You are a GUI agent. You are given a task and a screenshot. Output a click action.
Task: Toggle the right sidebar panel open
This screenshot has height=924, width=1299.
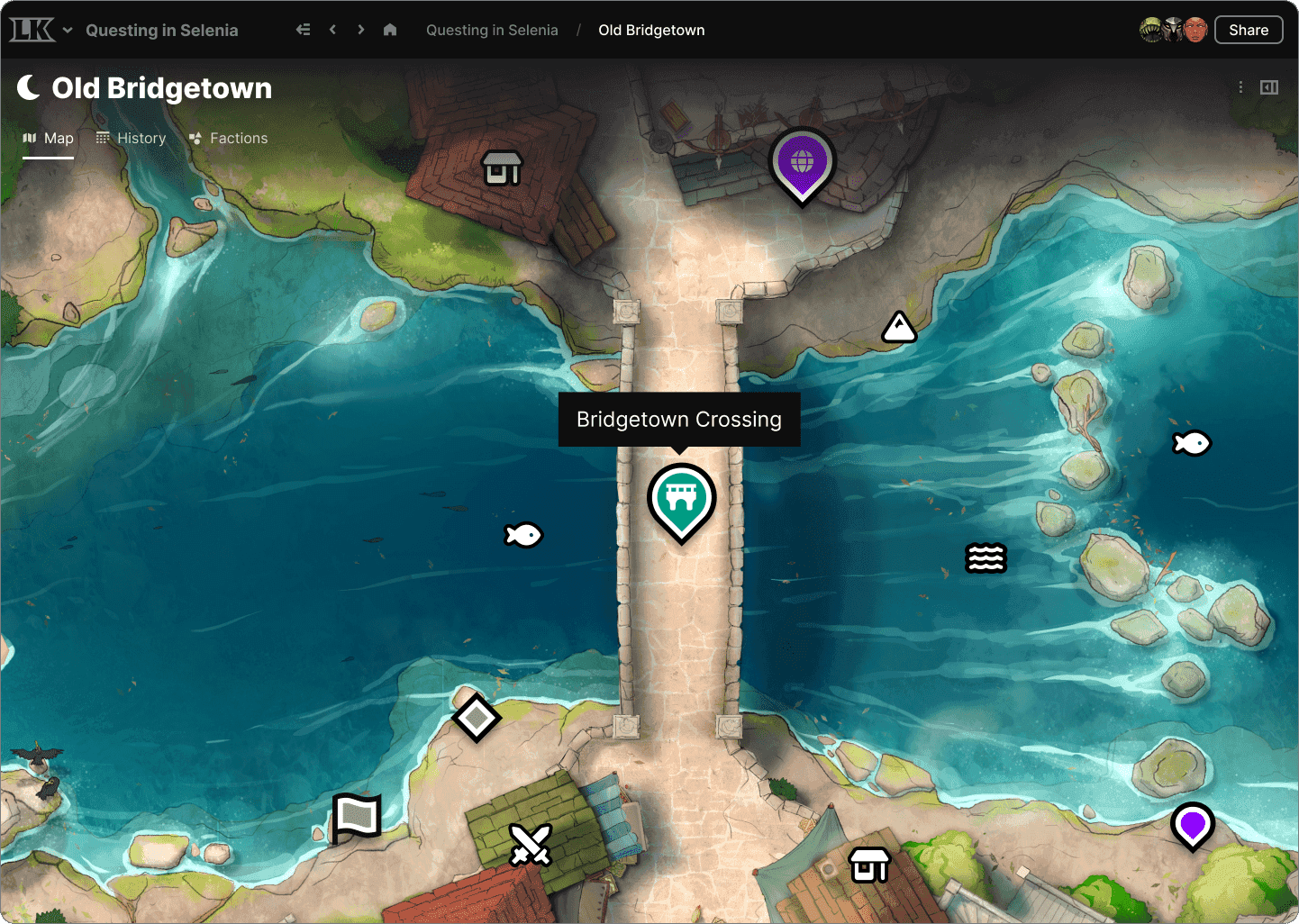click(x=1270, y=87)
